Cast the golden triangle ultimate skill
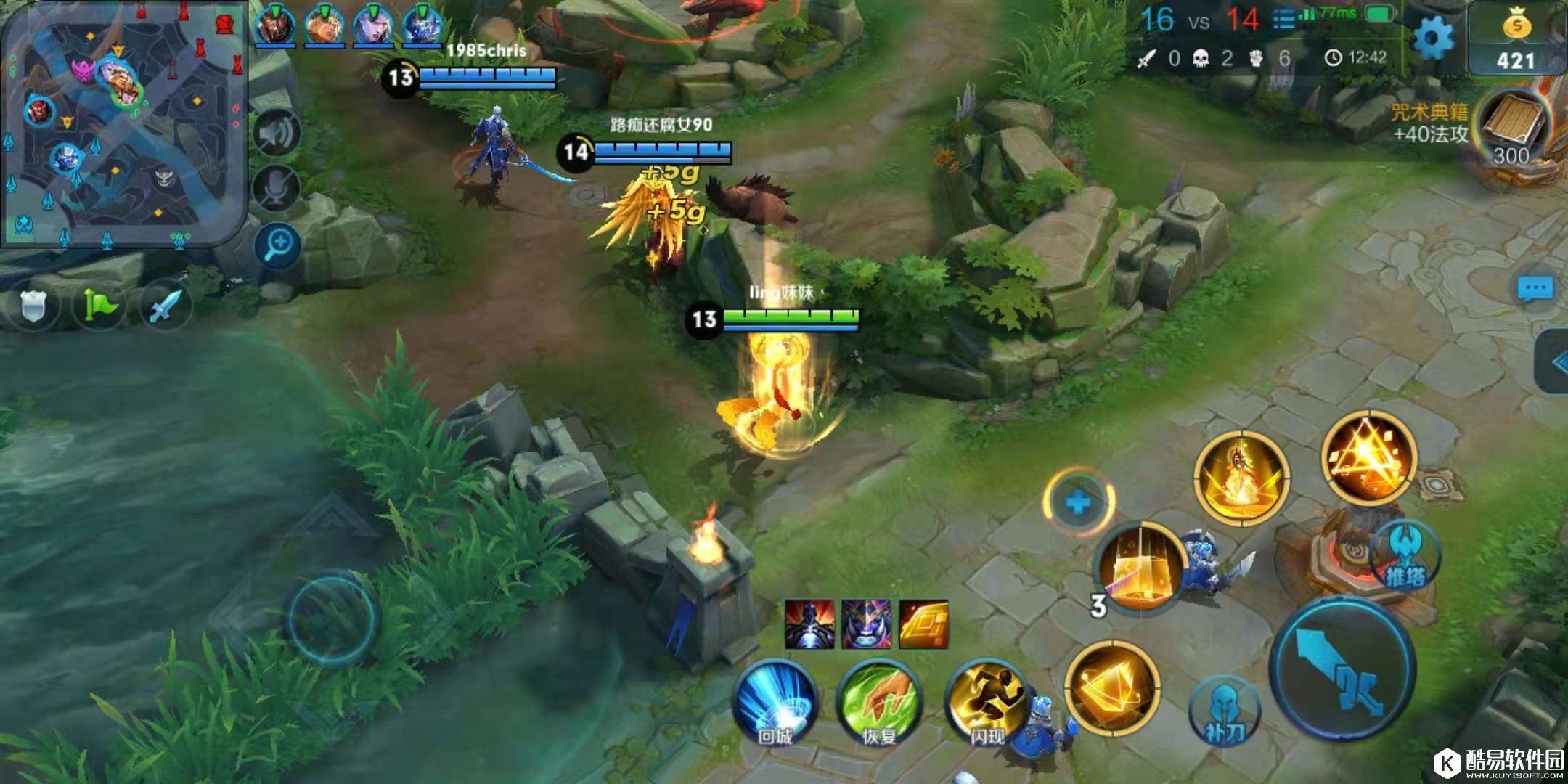 1368,456
